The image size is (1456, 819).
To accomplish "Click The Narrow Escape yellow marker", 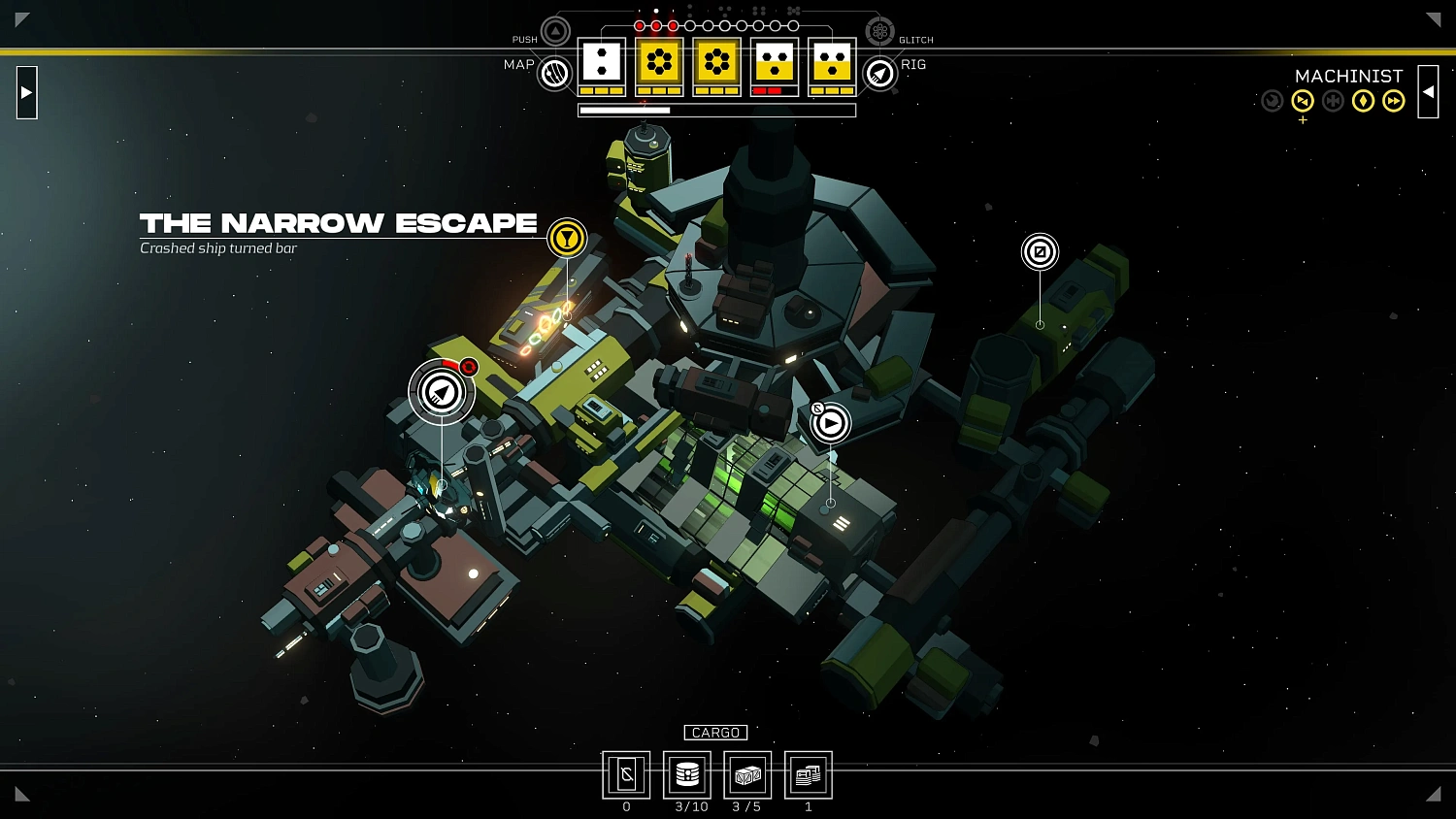I will [567, 238].
